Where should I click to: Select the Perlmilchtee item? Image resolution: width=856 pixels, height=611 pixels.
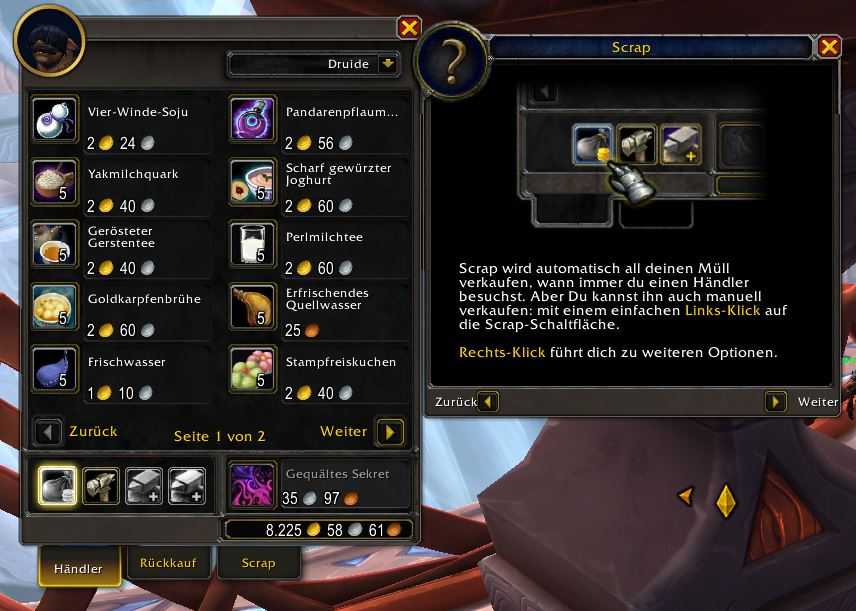(249, 241)
